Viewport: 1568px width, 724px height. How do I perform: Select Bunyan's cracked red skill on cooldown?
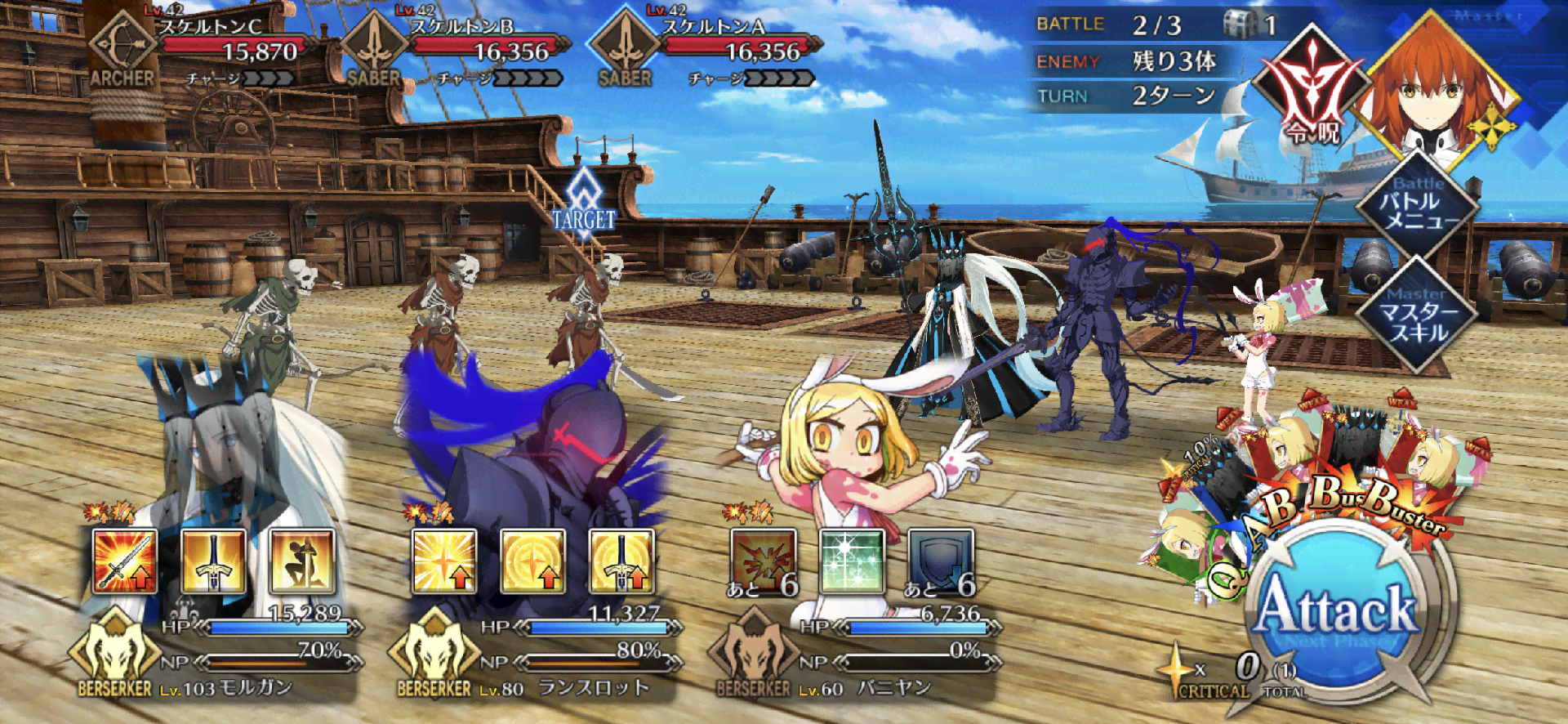pos(763,561)
